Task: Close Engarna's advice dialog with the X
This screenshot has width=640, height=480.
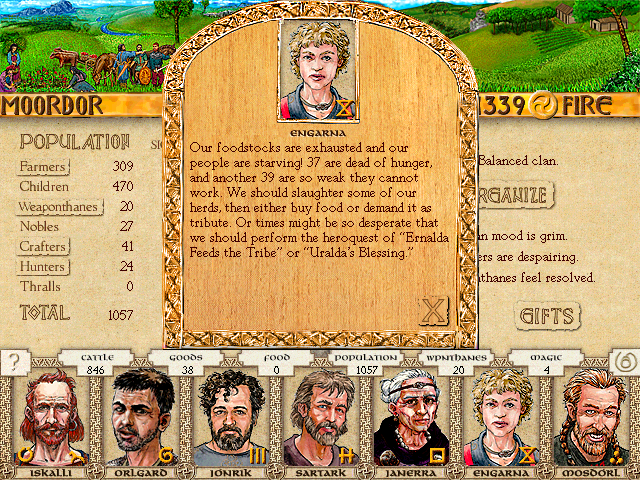Action: [x=433, y=311]
